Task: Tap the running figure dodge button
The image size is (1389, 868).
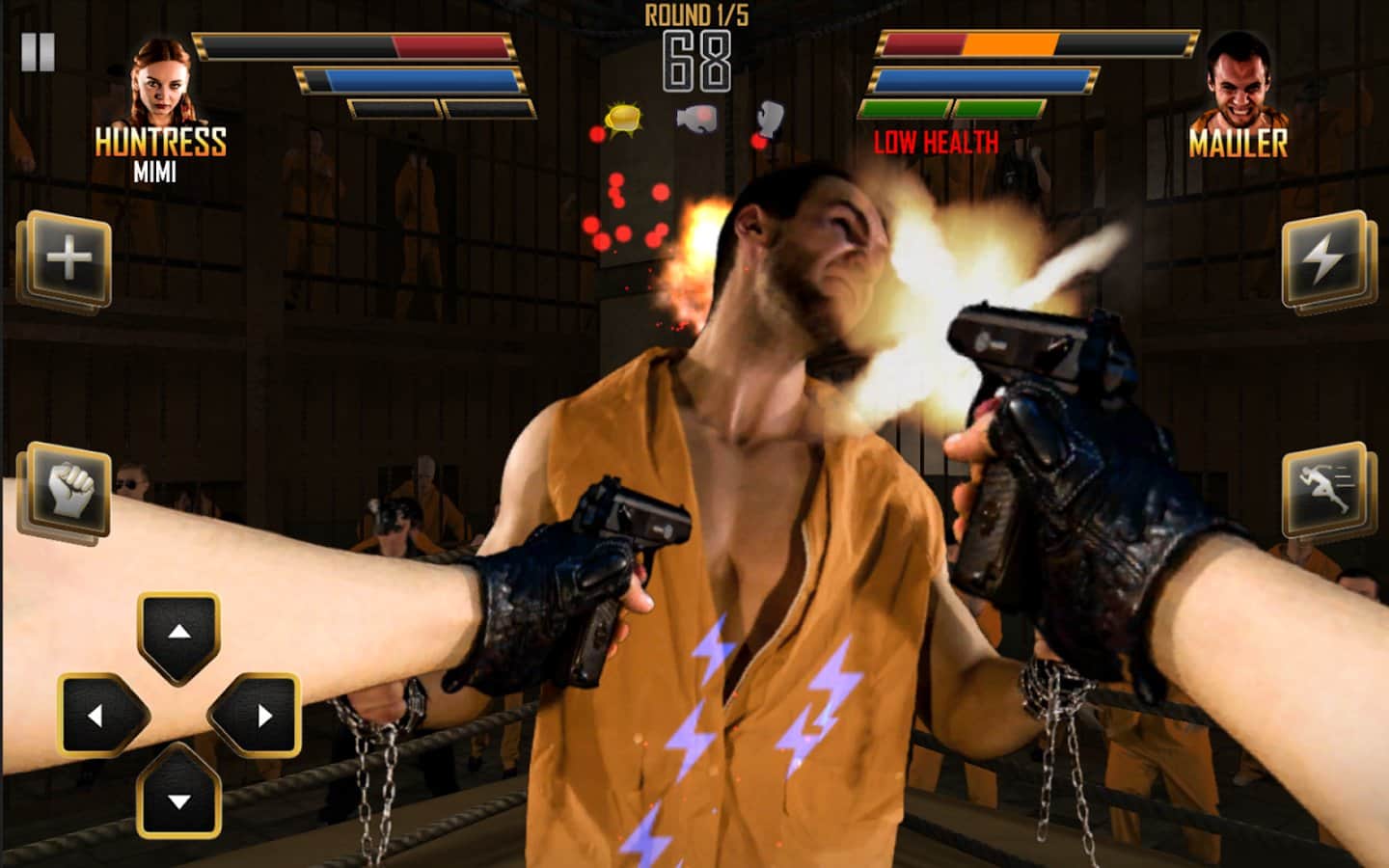Action: tap(1324, 491)
